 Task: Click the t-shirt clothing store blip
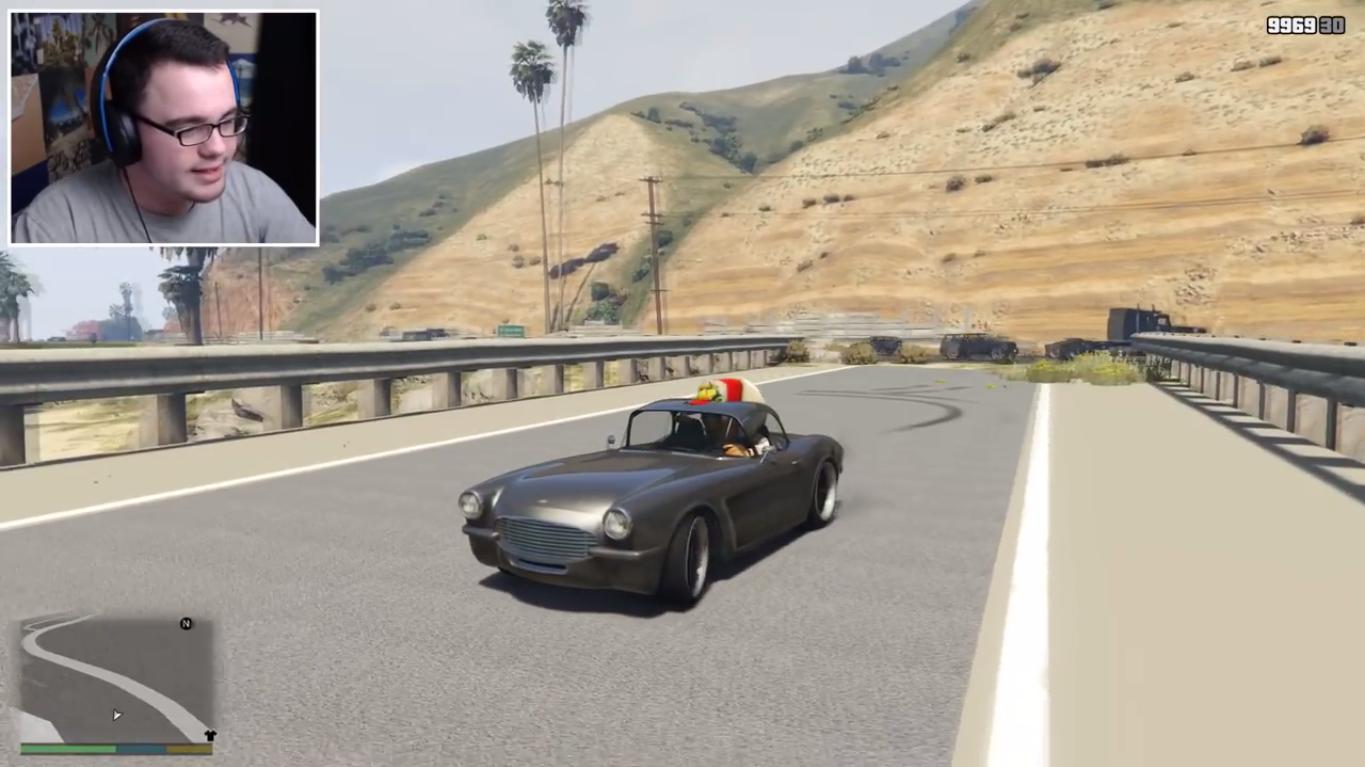click(209, 736)
